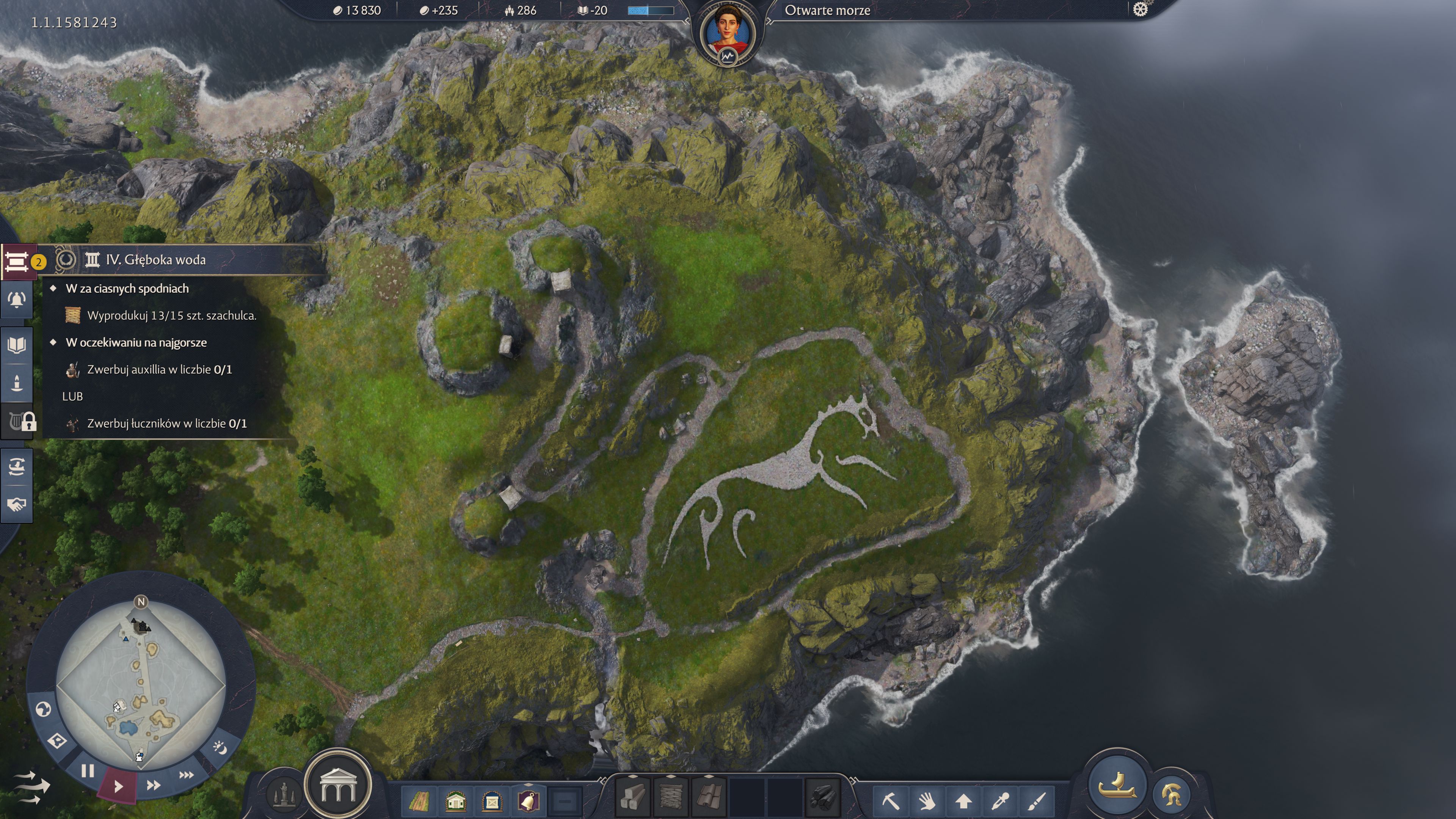Select the candle icon in left sidebar
The width and height of the screenshot is (1456, 819).
click(16, 383)
